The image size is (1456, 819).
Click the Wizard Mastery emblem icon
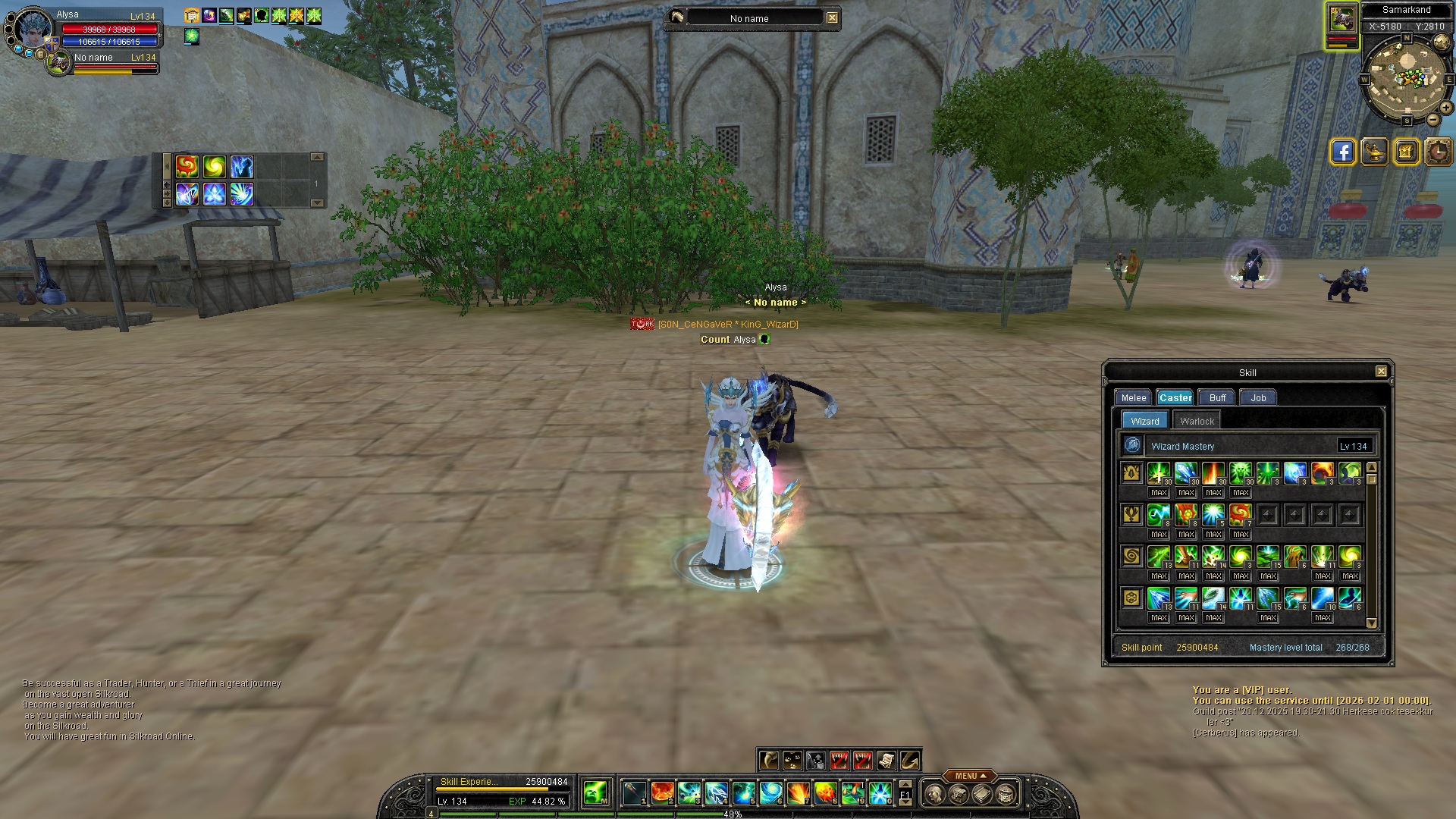point(1132,445)
